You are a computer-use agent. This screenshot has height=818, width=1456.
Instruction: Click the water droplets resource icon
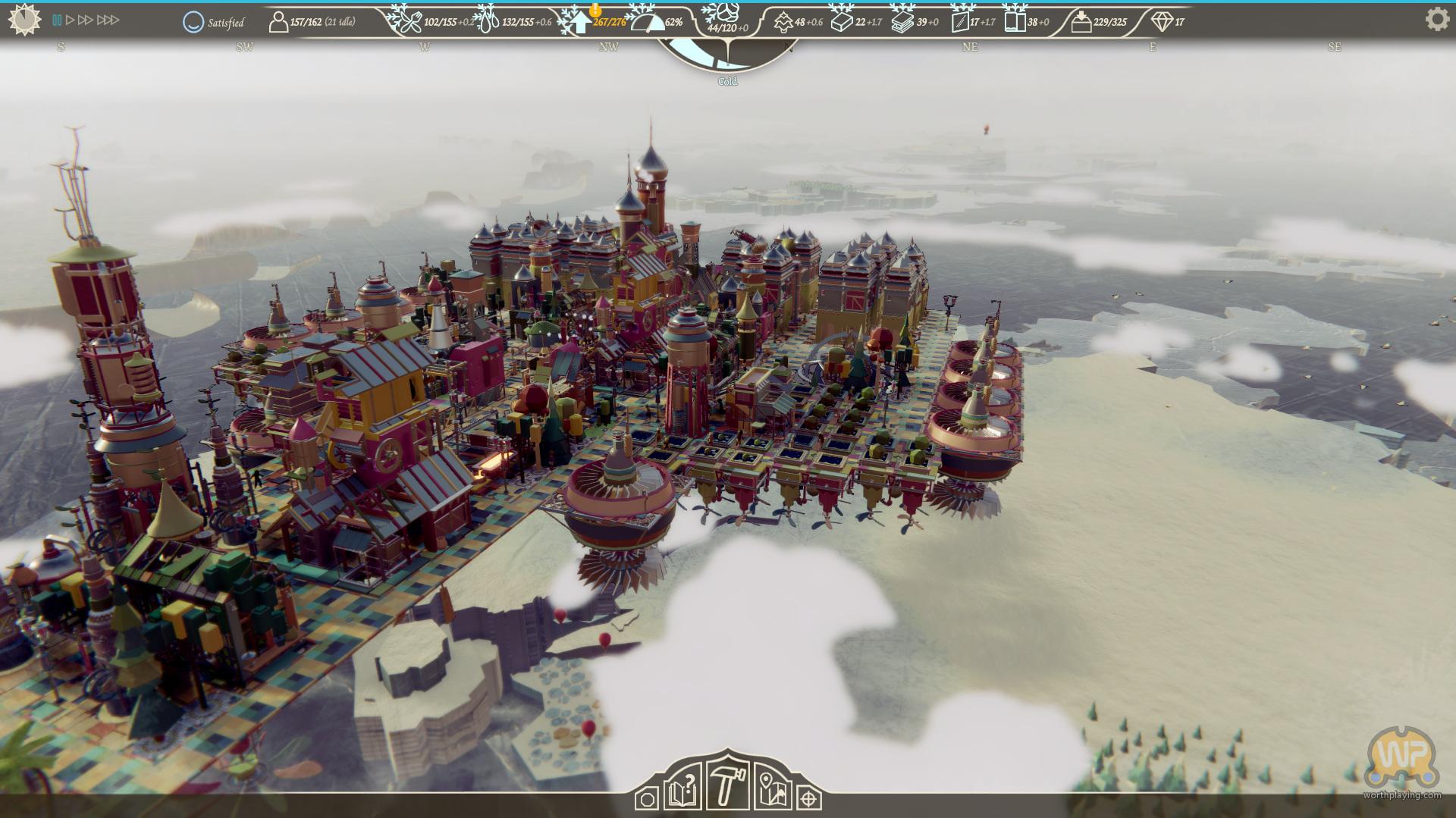pyautogui.click(x=487, y=22)
